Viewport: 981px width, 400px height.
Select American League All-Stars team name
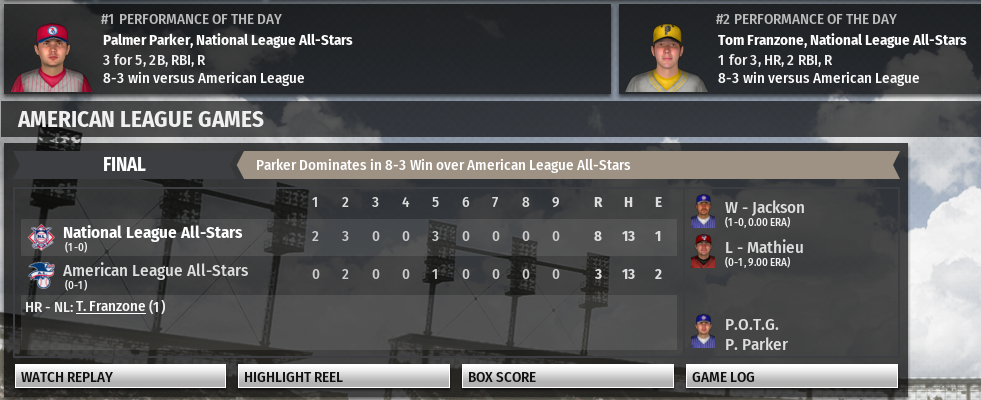pos(155,271)
